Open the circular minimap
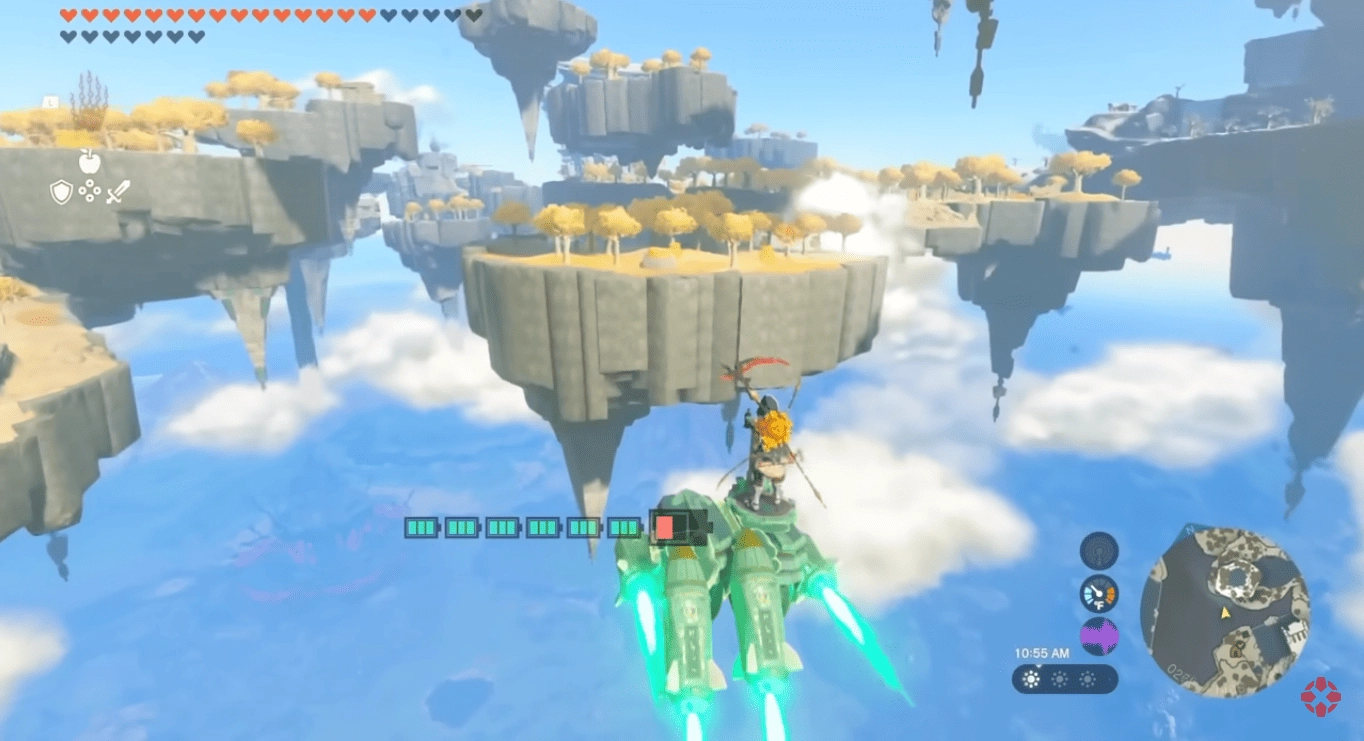Screen dimensions: 1364x741 pos(1224,612)
